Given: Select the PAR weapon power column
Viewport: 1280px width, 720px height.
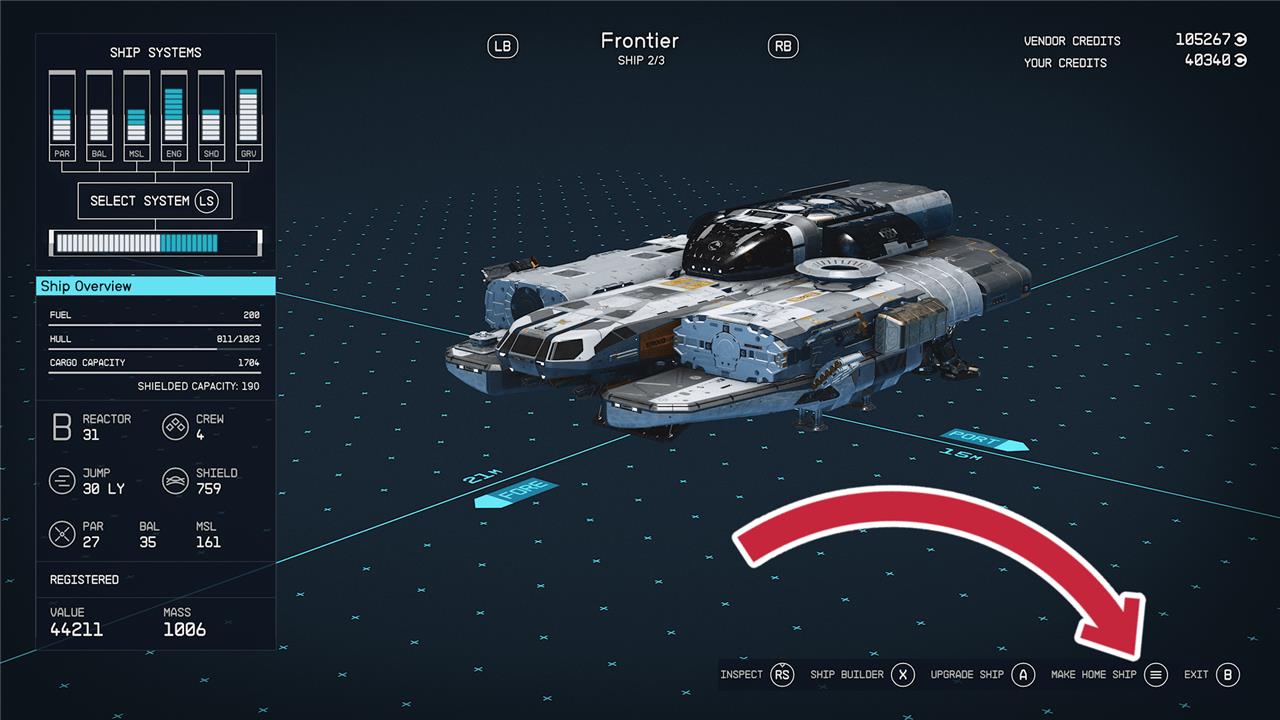Looking at the screenshot, I should point(62,116).
